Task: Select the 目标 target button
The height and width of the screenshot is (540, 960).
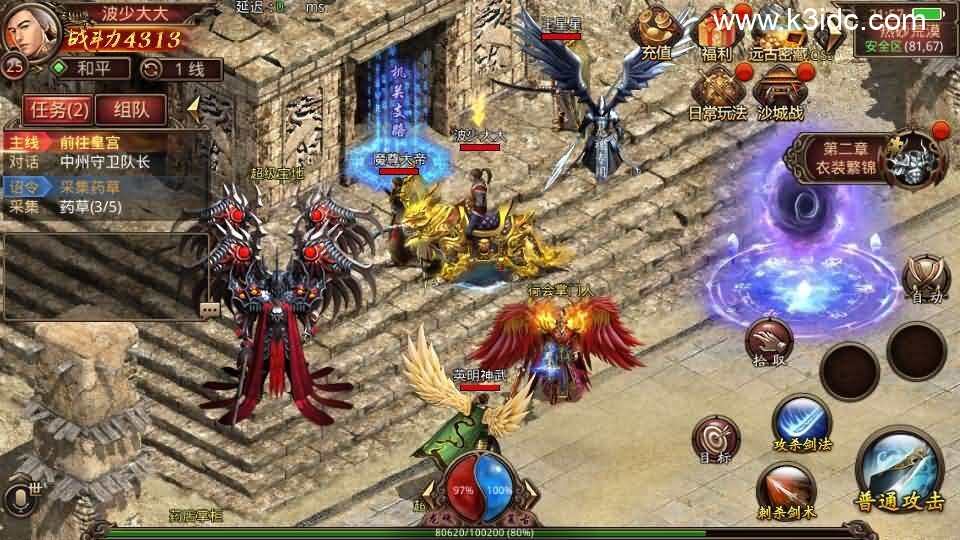Action: [x=716, y=440]
